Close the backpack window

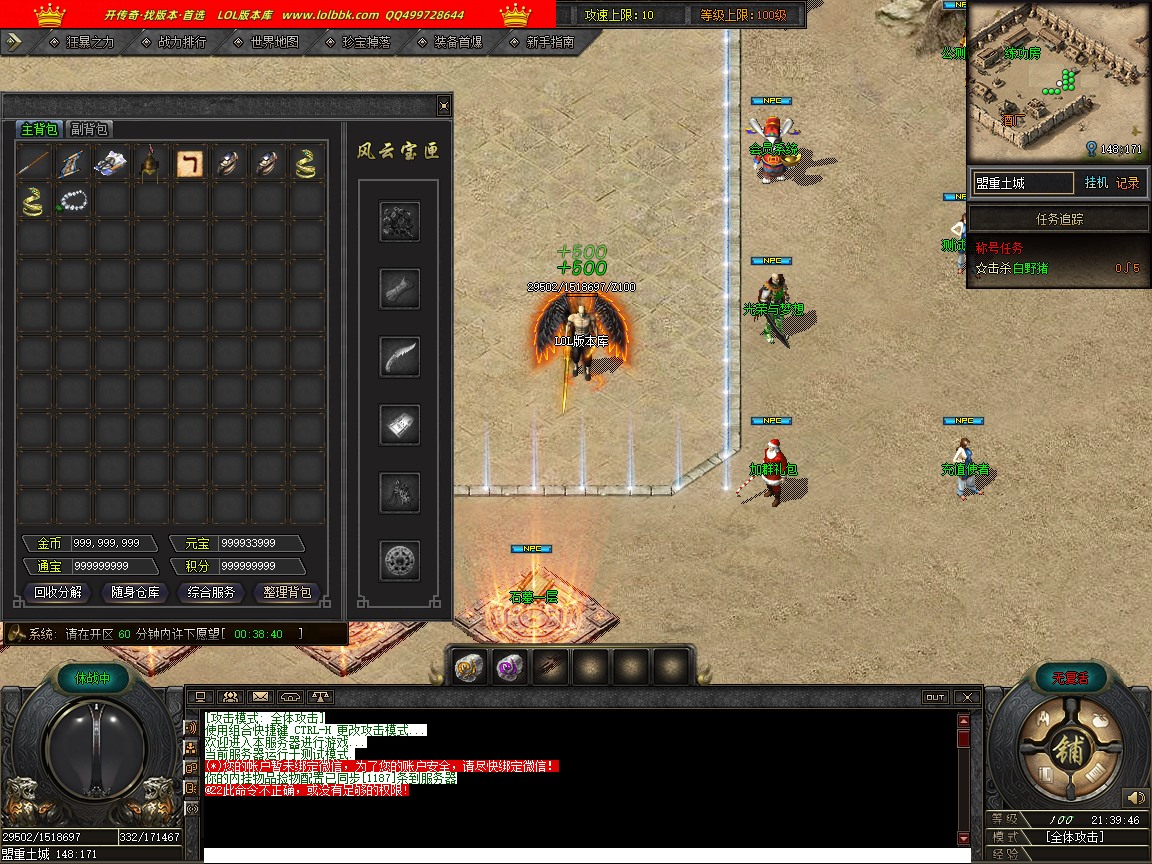[x=444, y=106]
